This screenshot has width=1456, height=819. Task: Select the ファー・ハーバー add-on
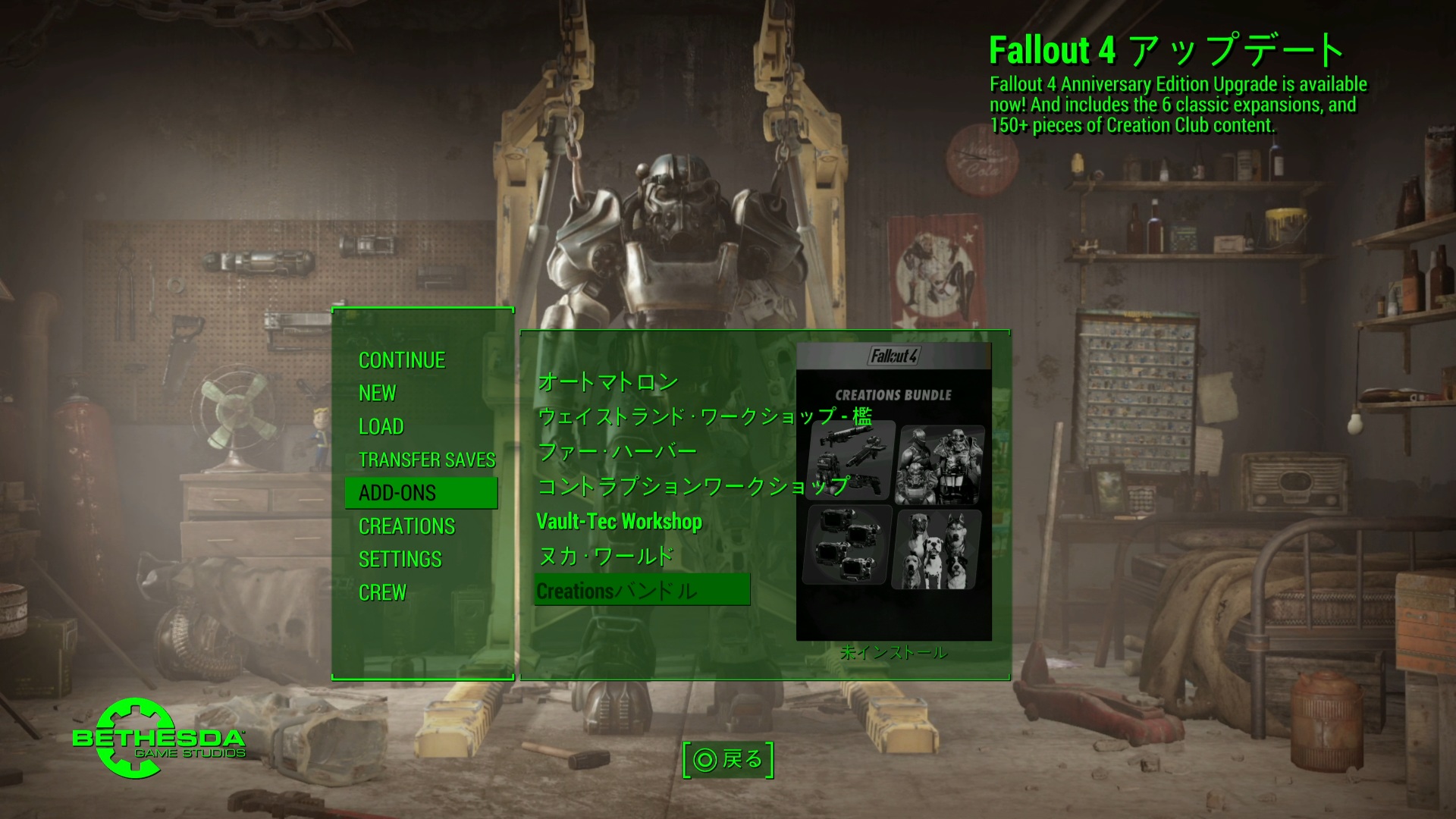click(x=617, y=451)
